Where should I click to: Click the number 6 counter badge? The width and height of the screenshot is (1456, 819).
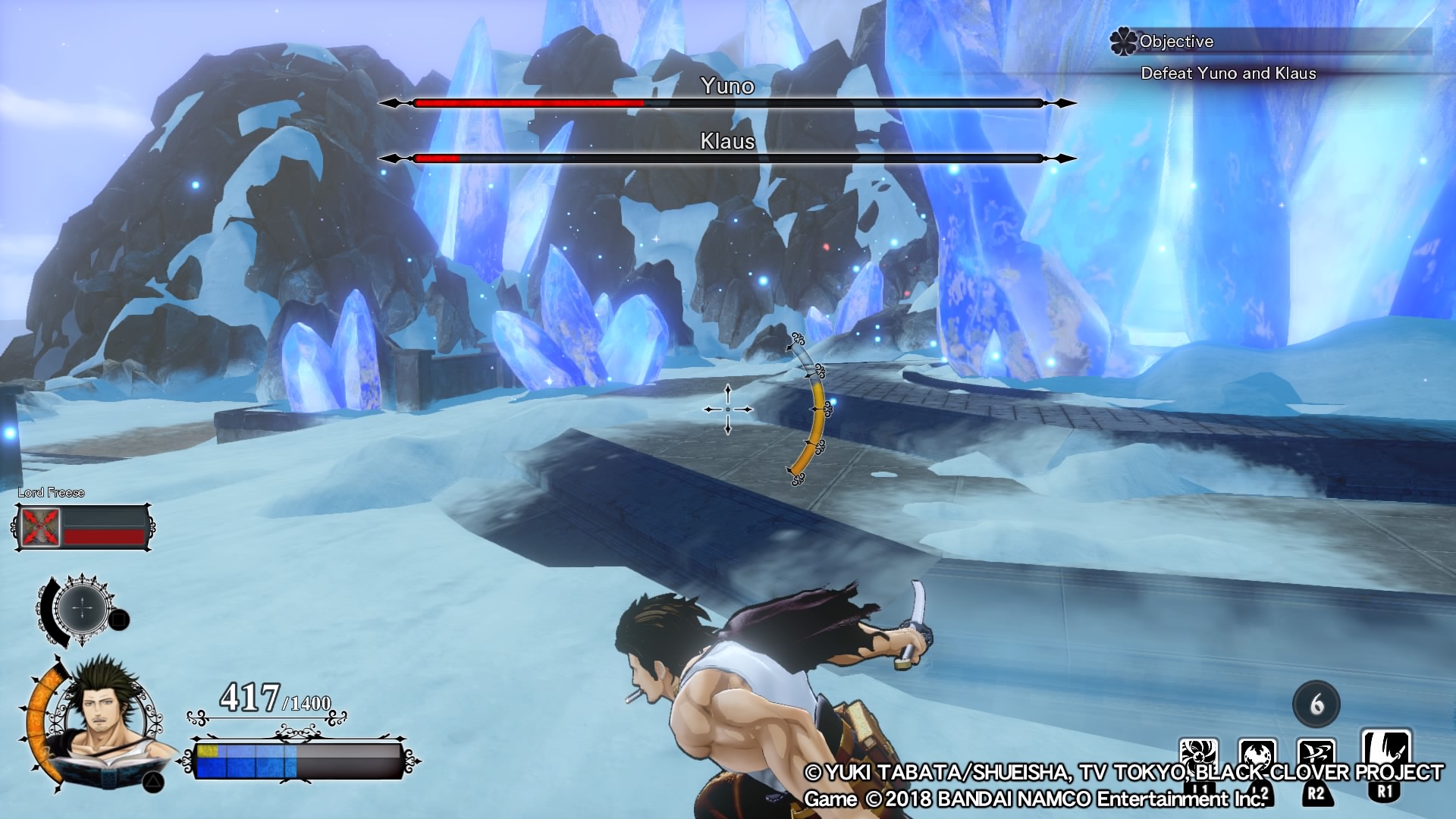[x=1316, y=704]
